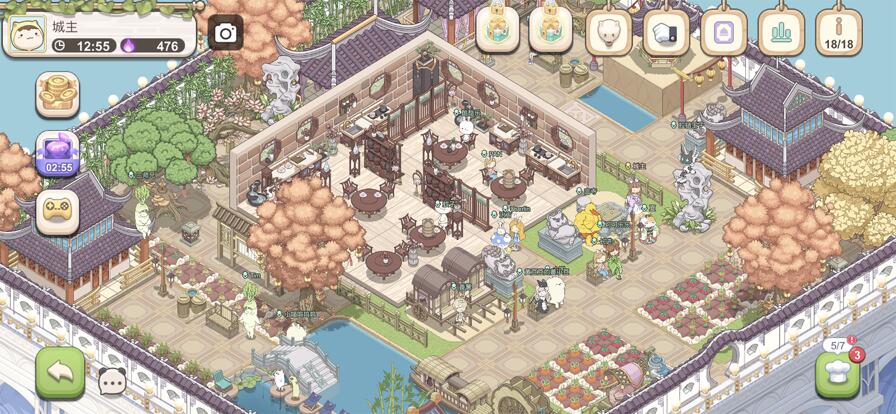Open the yellow gamepad mini-games icon

coord(57,211)
